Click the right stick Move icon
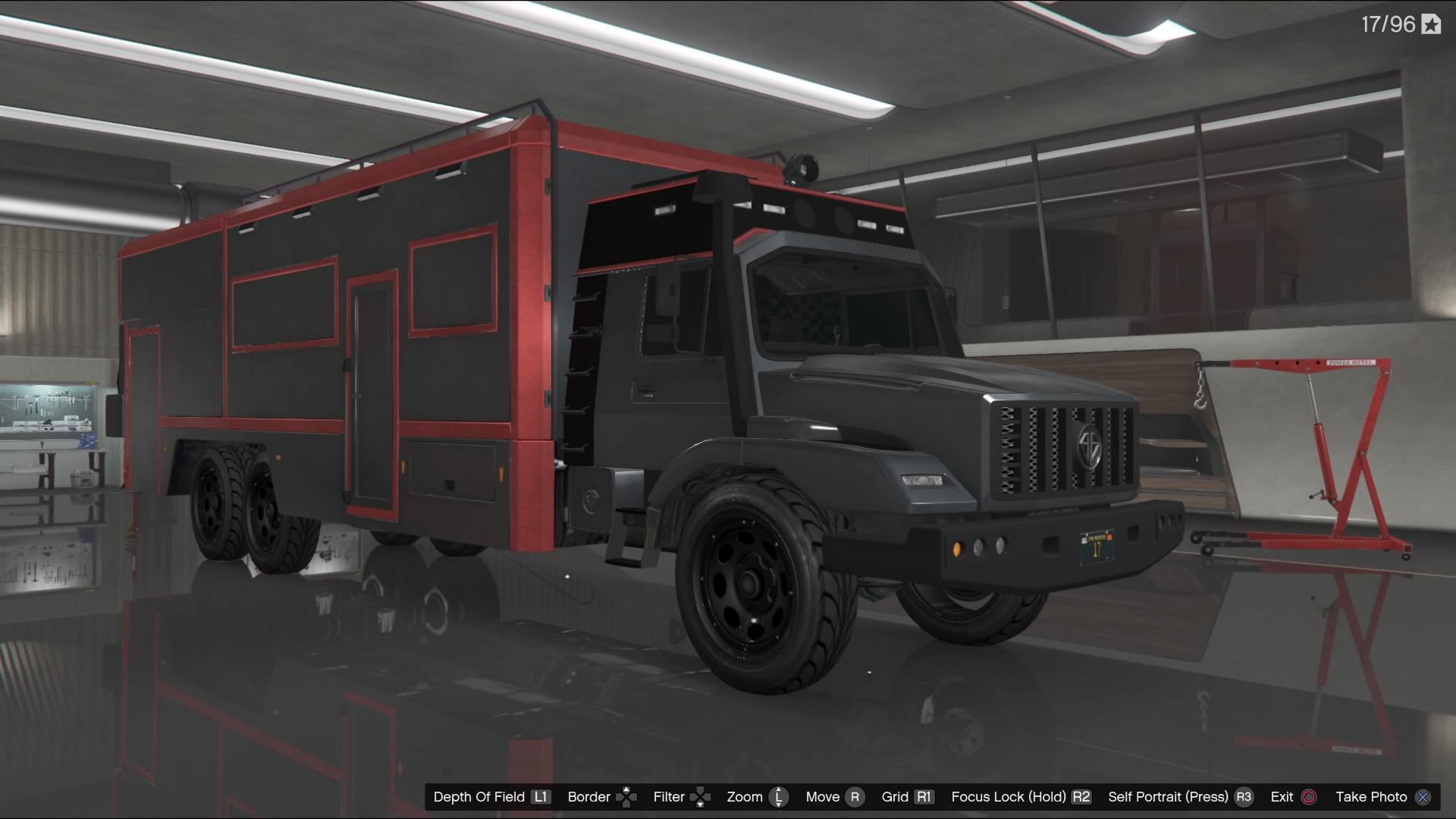This screenshot has width=1456, height=819. point(856,797)
